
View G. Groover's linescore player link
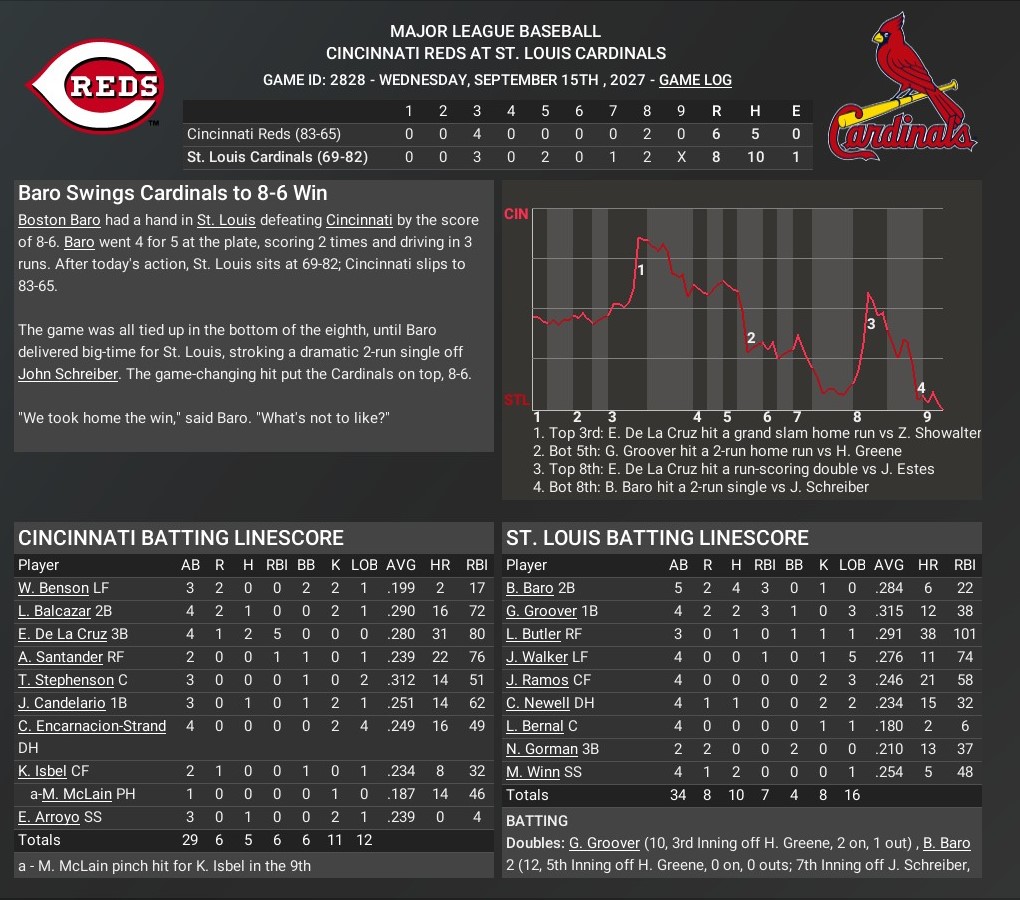coord(542,611)
